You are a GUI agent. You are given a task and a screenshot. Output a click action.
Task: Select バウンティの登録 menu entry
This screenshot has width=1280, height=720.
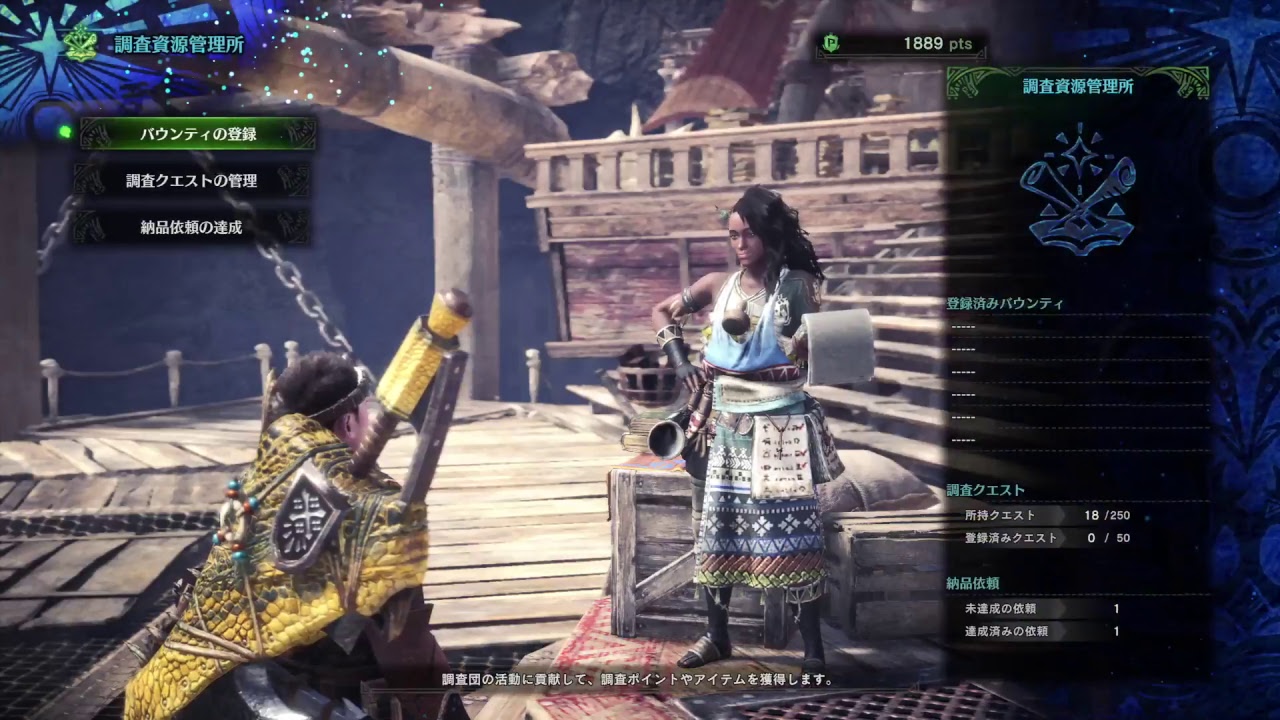click(198, 134)
